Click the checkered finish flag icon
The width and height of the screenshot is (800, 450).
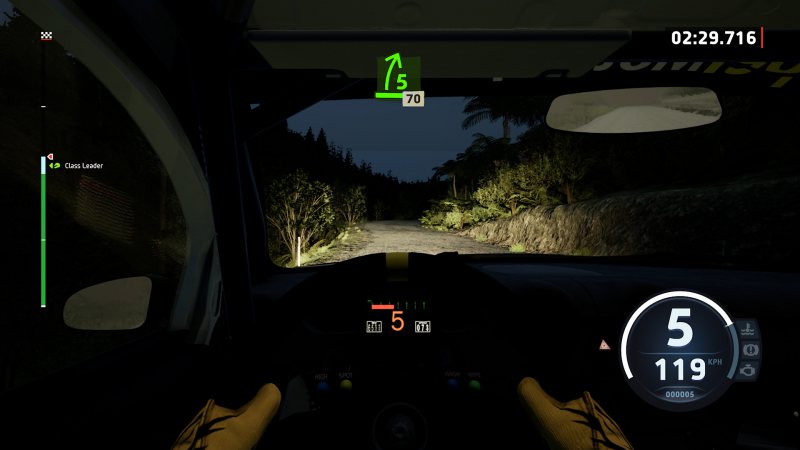(46, 36)
